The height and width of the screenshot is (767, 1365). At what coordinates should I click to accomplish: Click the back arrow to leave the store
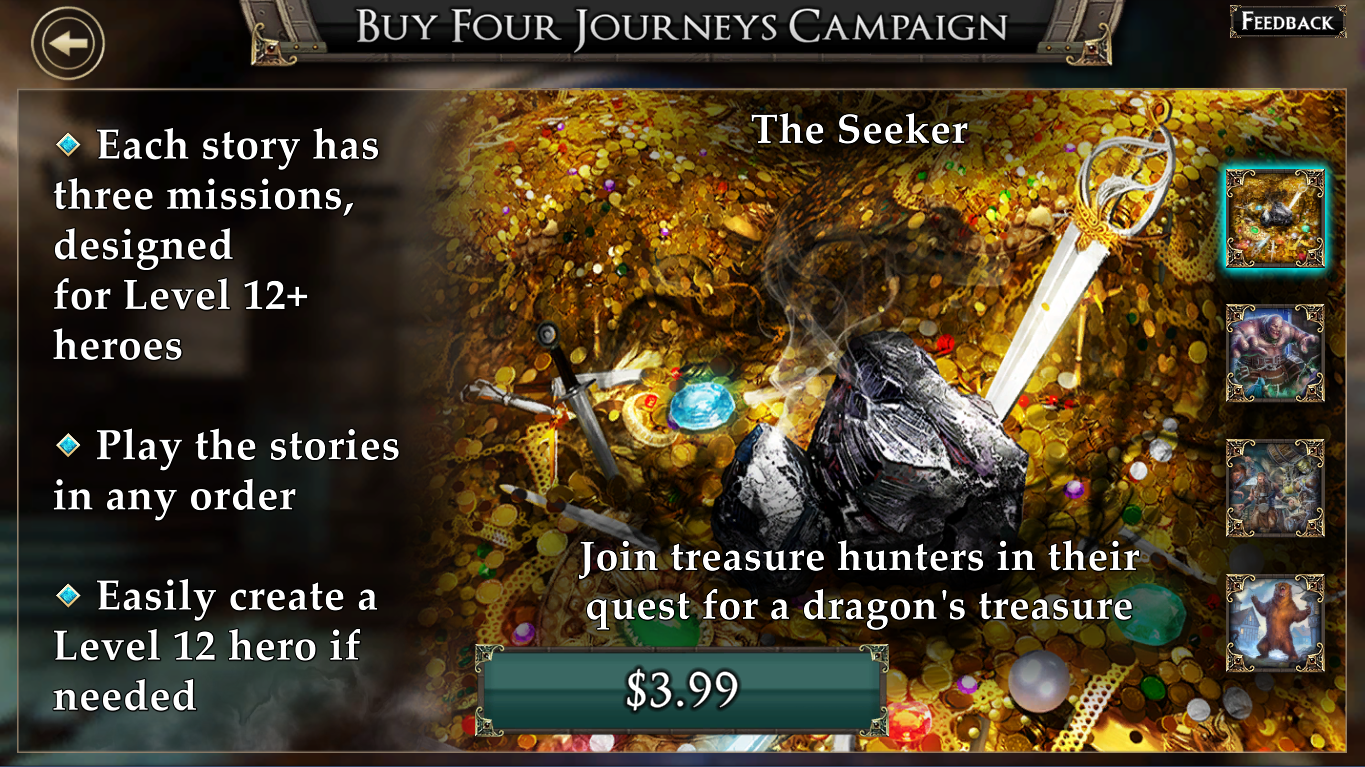(68, 41)
